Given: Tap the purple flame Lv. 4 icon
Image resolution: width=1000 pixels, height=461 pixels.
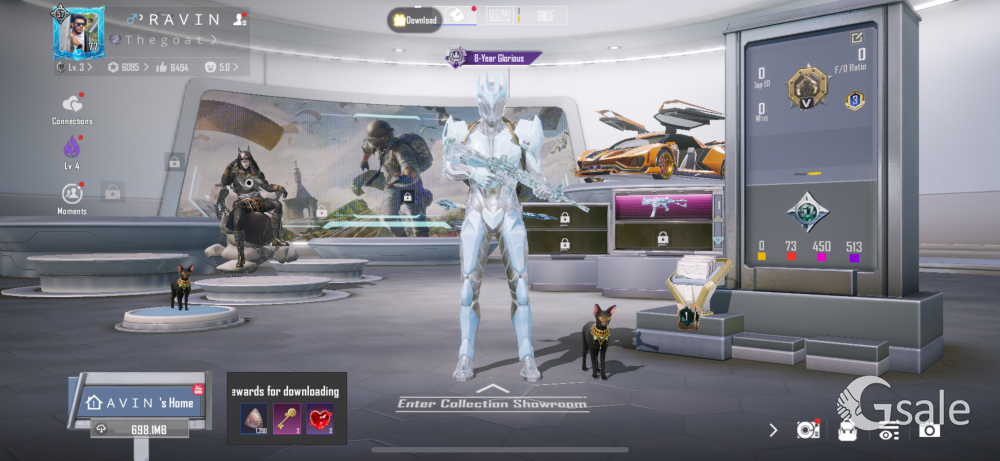Looking at the screenshot, I should point(72,150).
